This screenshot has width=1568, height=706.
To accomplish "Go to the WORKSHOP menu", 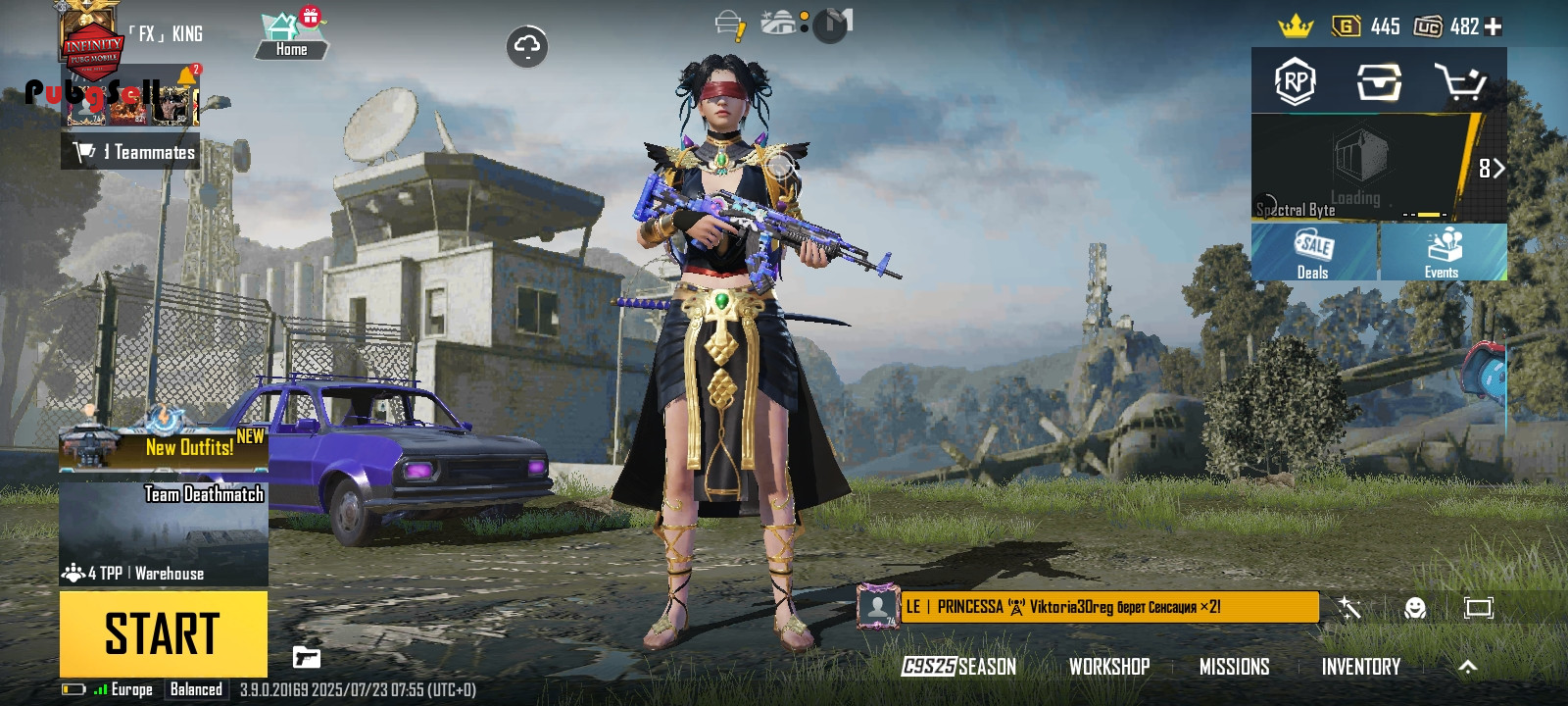I will (x=1109, y=667).
